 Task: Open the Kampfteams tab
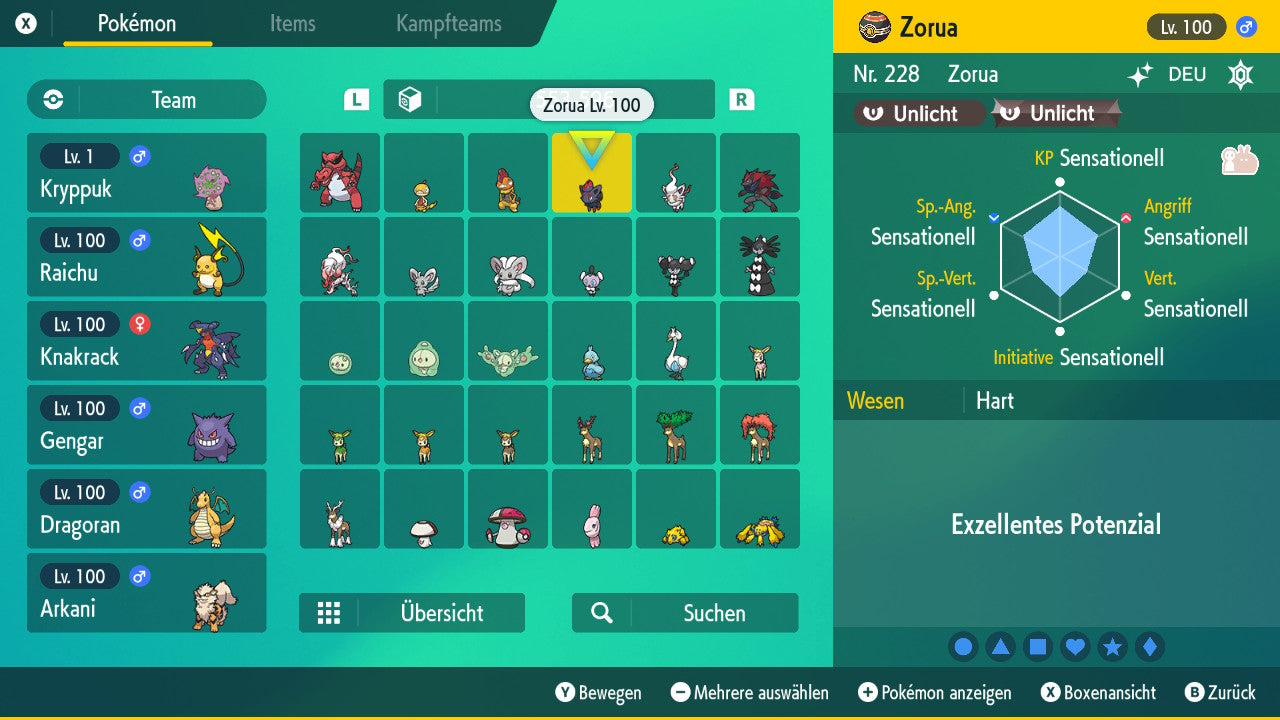pyautogui.click(x=447, y=25)
